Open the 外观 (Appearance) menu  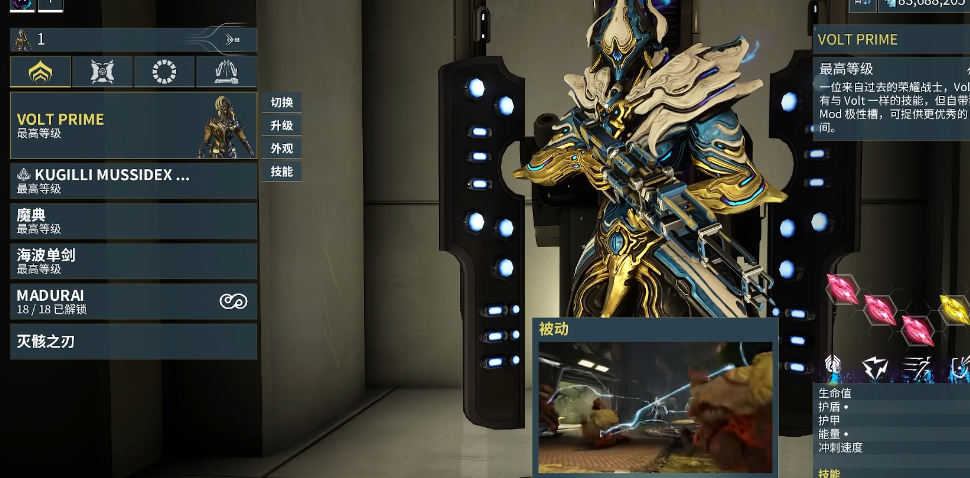pos(281,148)
